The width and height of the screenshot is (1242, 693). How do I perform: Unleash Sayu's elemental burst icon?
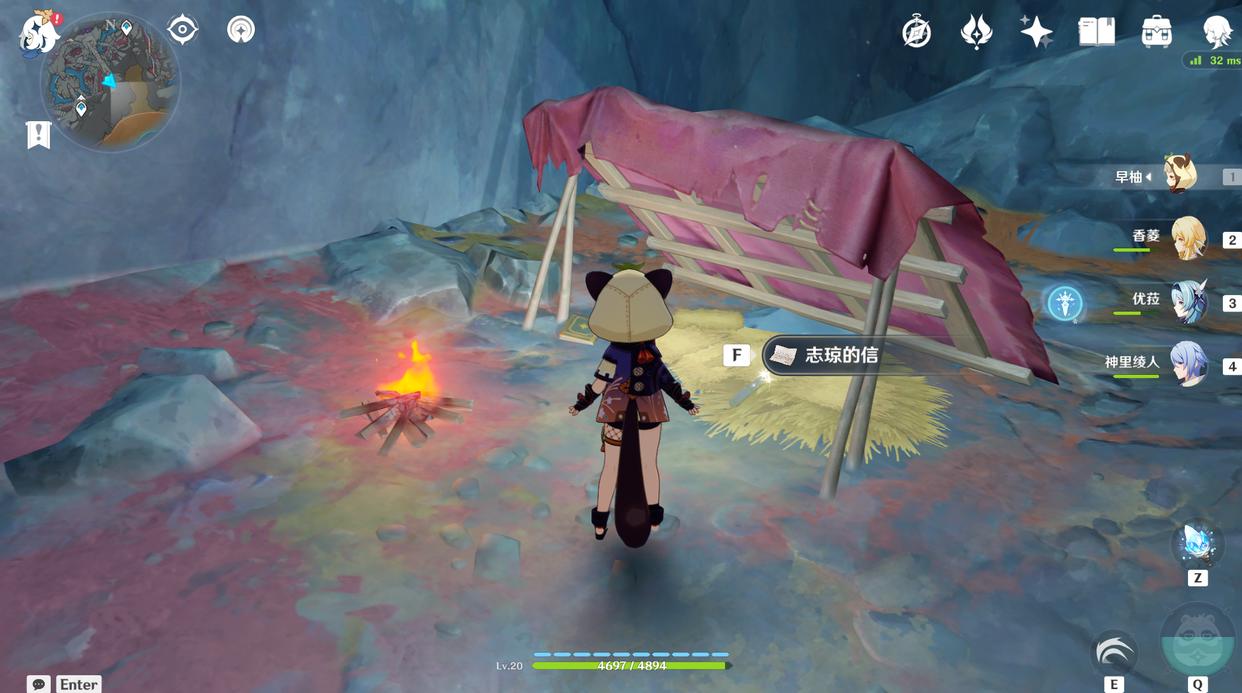coord(1198,640)
